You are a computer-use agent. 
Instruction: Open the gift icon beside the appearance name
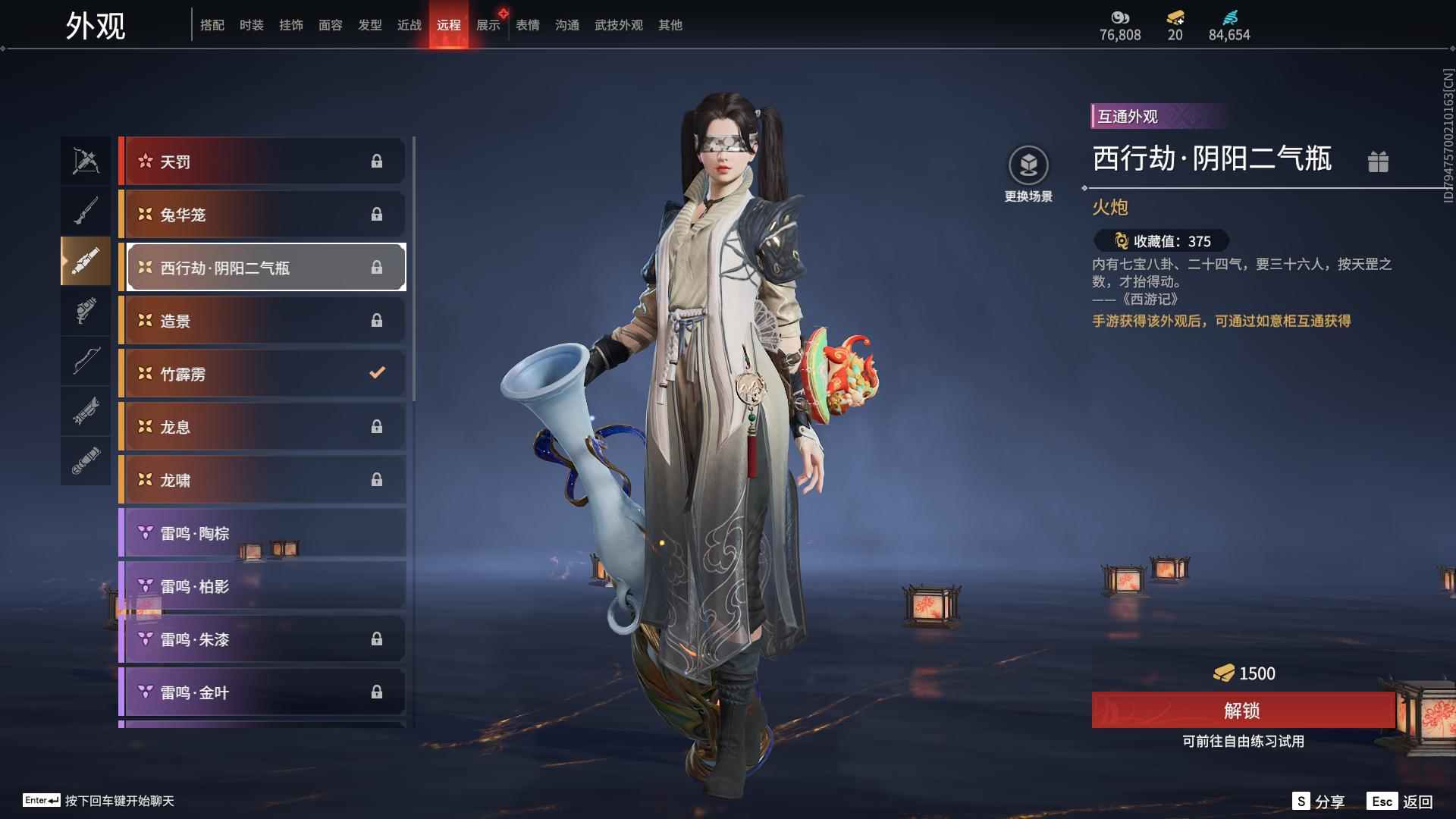tap(1379, 162)
